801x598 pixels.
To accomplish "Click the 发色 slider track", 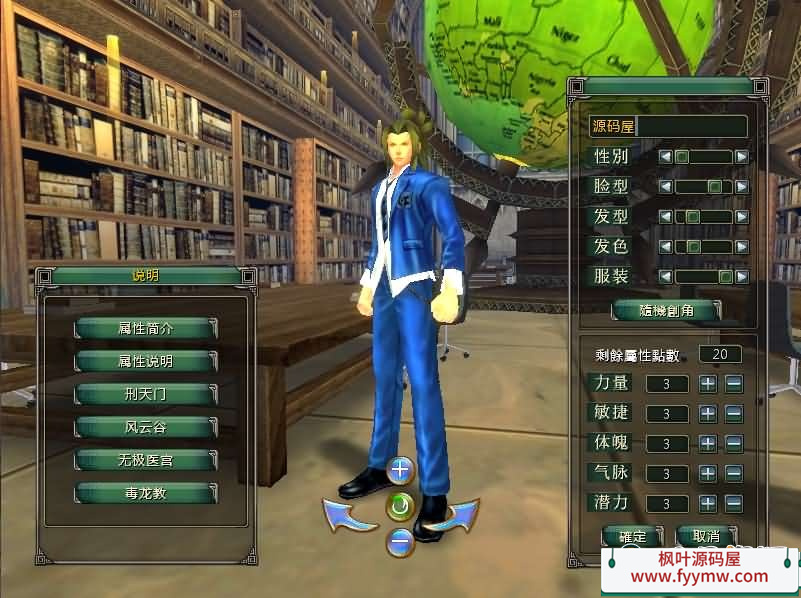I will tap(704, 246).
